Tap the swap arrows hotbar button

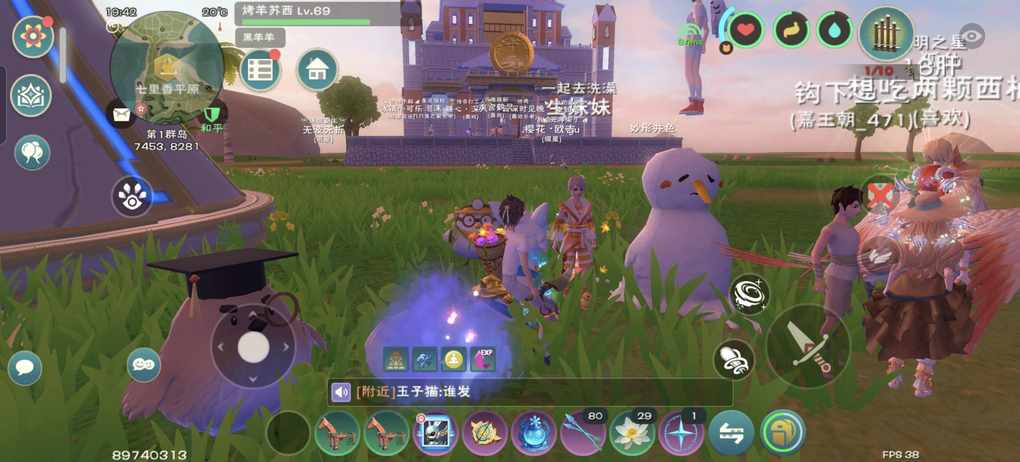pos(731,434)
